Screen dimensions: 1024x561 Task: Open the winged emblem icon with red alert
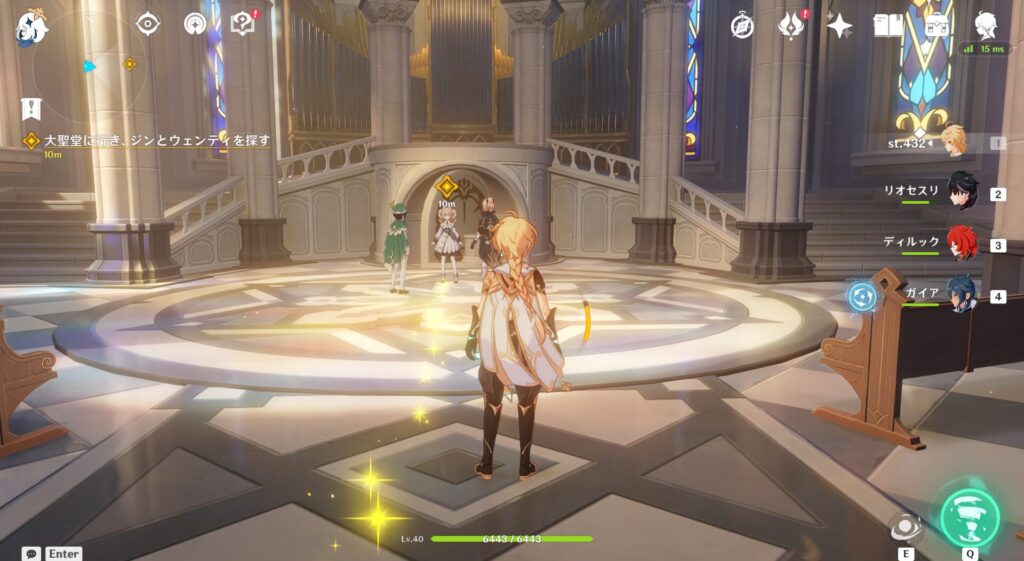792,26
